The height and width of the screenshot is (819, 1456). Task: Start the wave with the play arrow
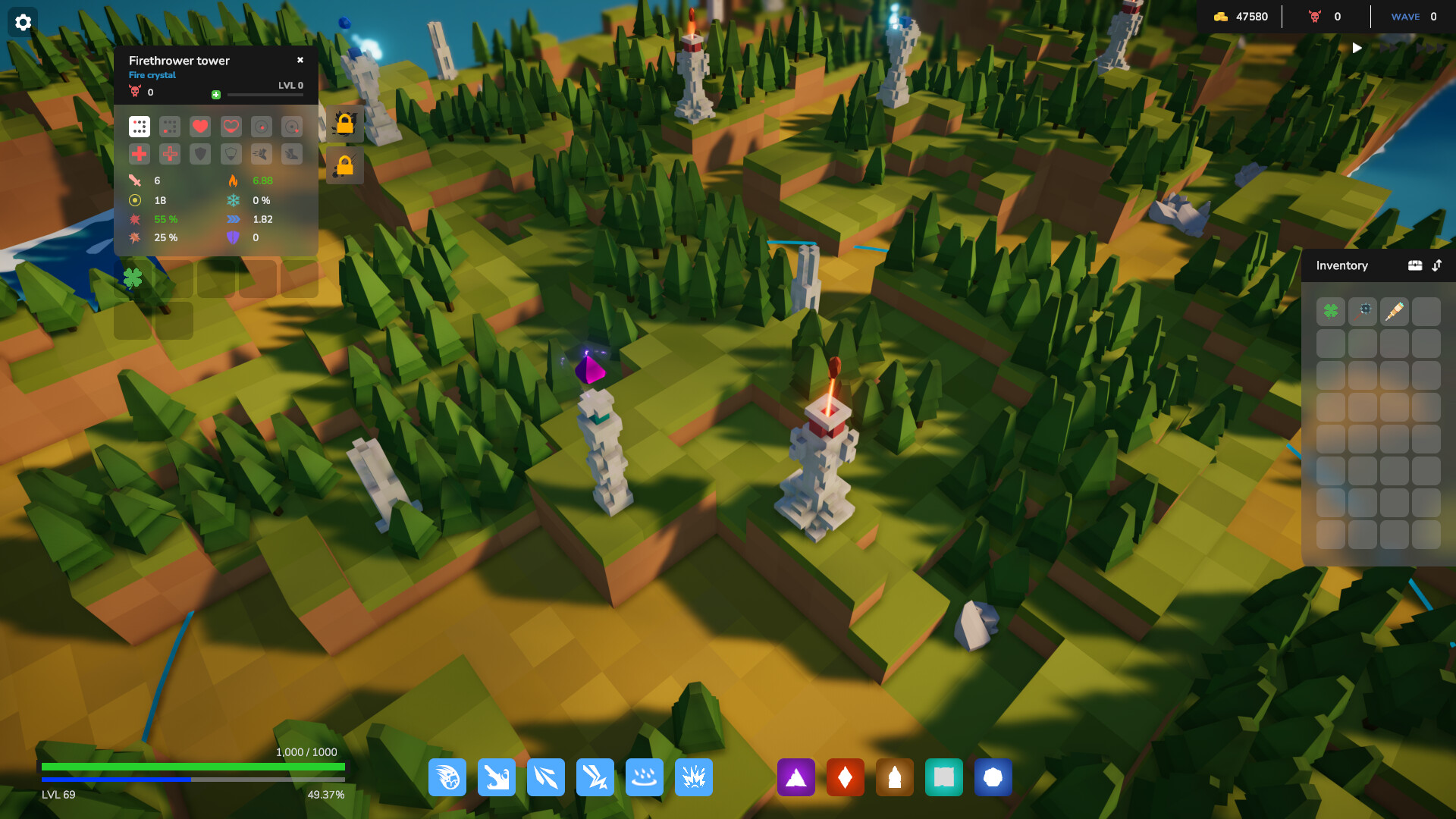(1357, 47)
